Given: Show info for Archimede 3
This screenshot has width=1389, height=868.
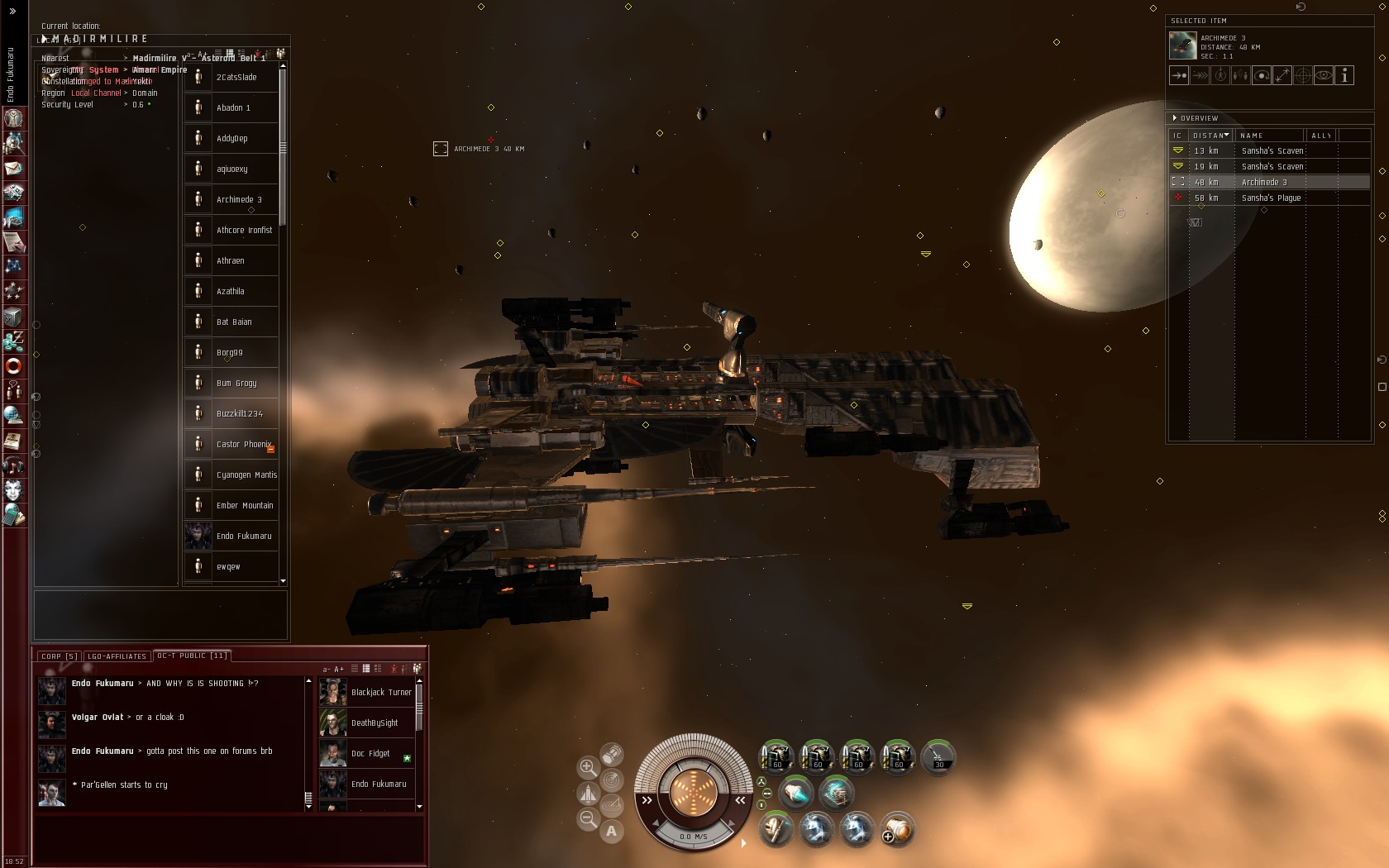Looking at the screenshot, I should (x=1344, y=75).
